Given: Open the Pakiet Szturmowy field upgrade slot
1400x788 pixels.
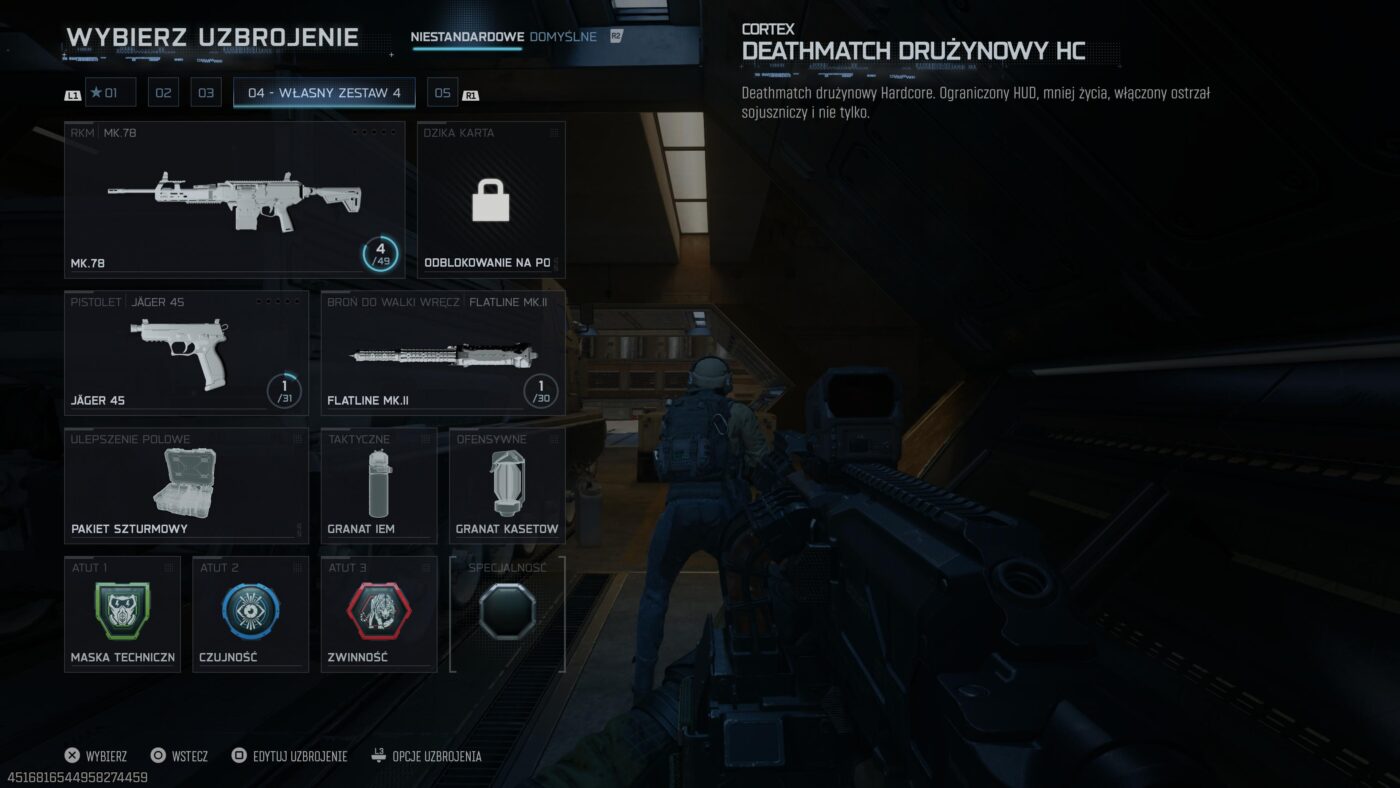Looking at the screenshot, I should tap(186, 486).
